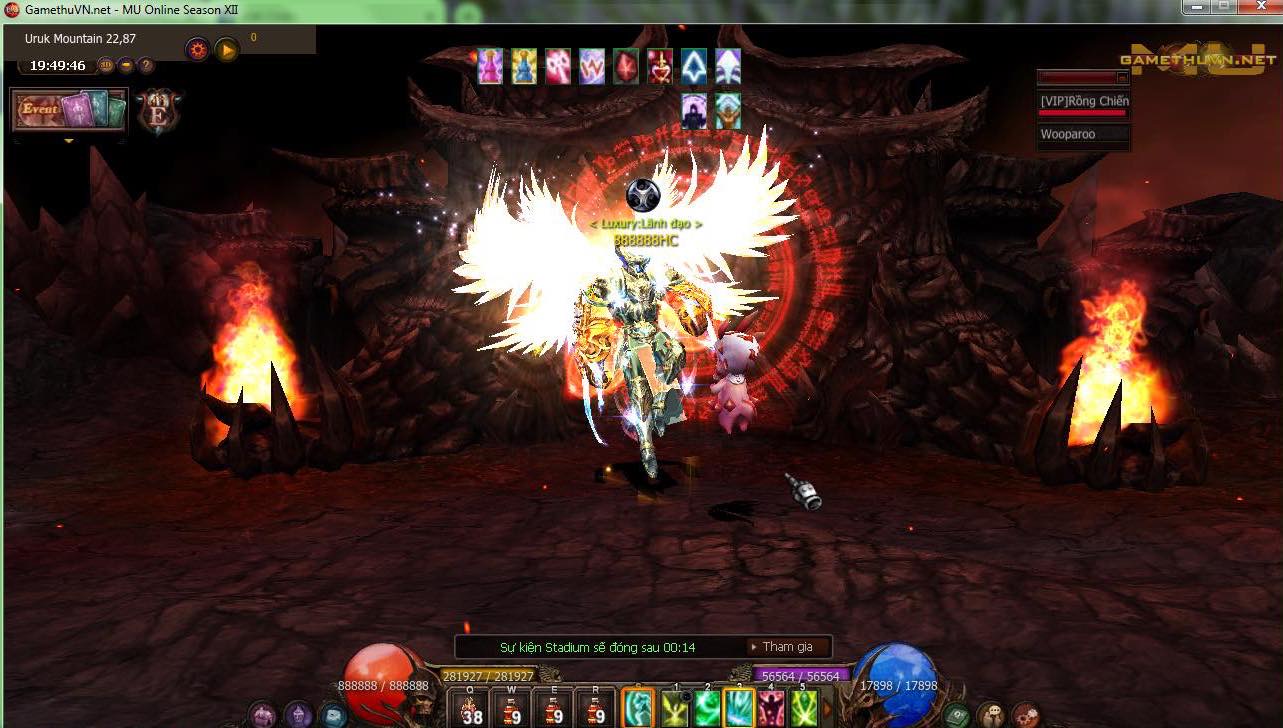
Task: Select the Q potion slot with 38
Action: point(470,708)
